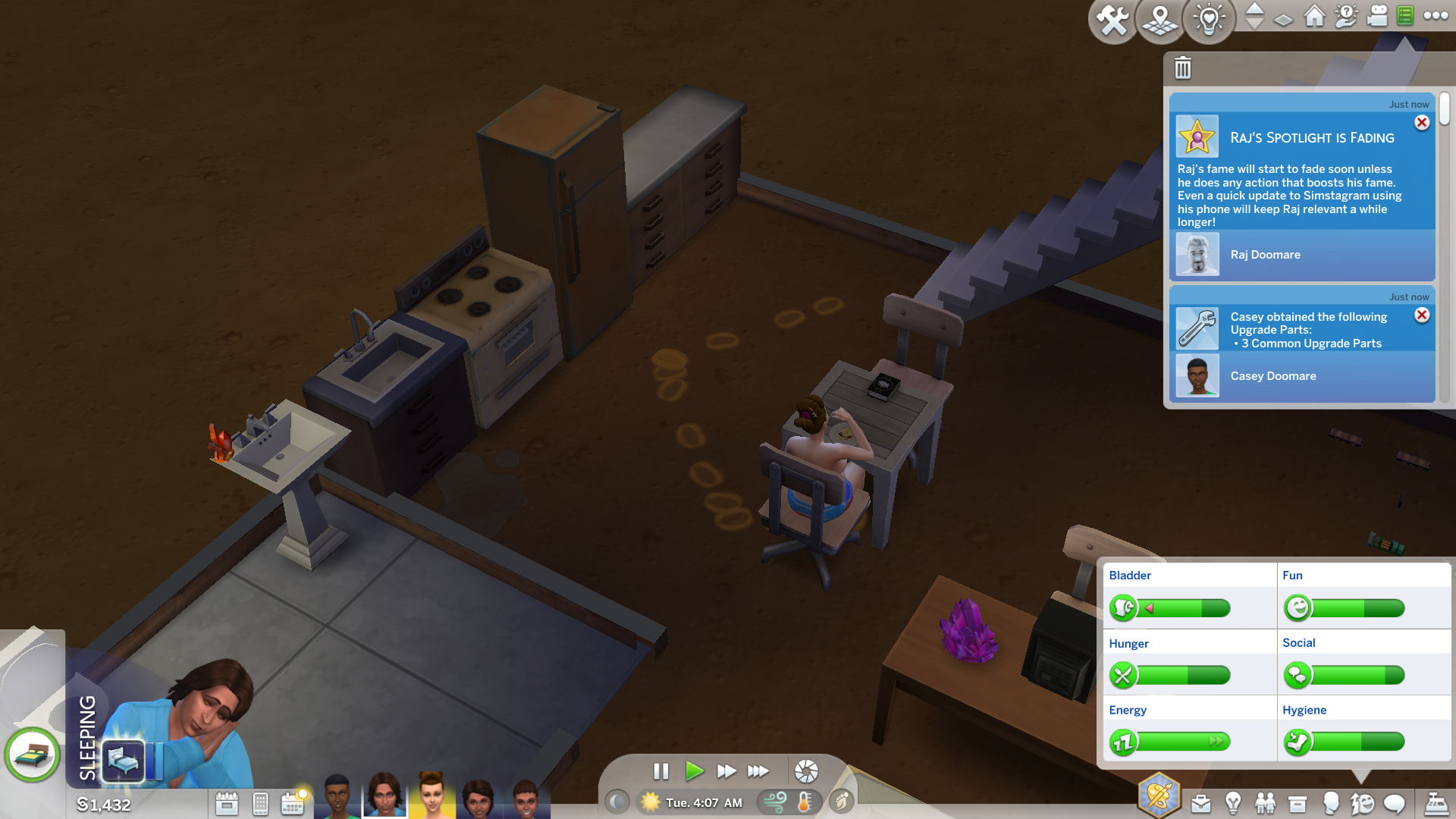The width and height of the screenshot is (1456, 819).
Task: Cancel the queued sleeping bed action
Action: (x=123, y=758)
